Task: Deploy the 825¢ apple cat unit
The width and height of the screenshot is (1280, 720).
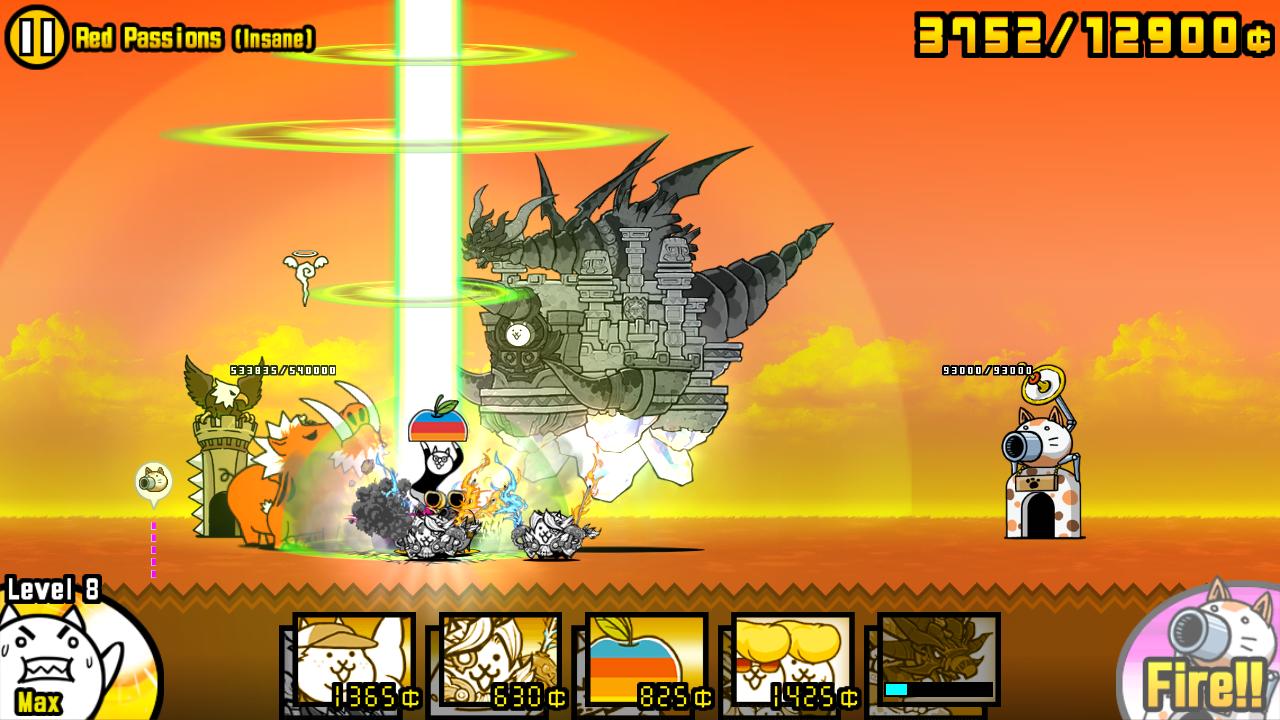Action: point(646,660)
